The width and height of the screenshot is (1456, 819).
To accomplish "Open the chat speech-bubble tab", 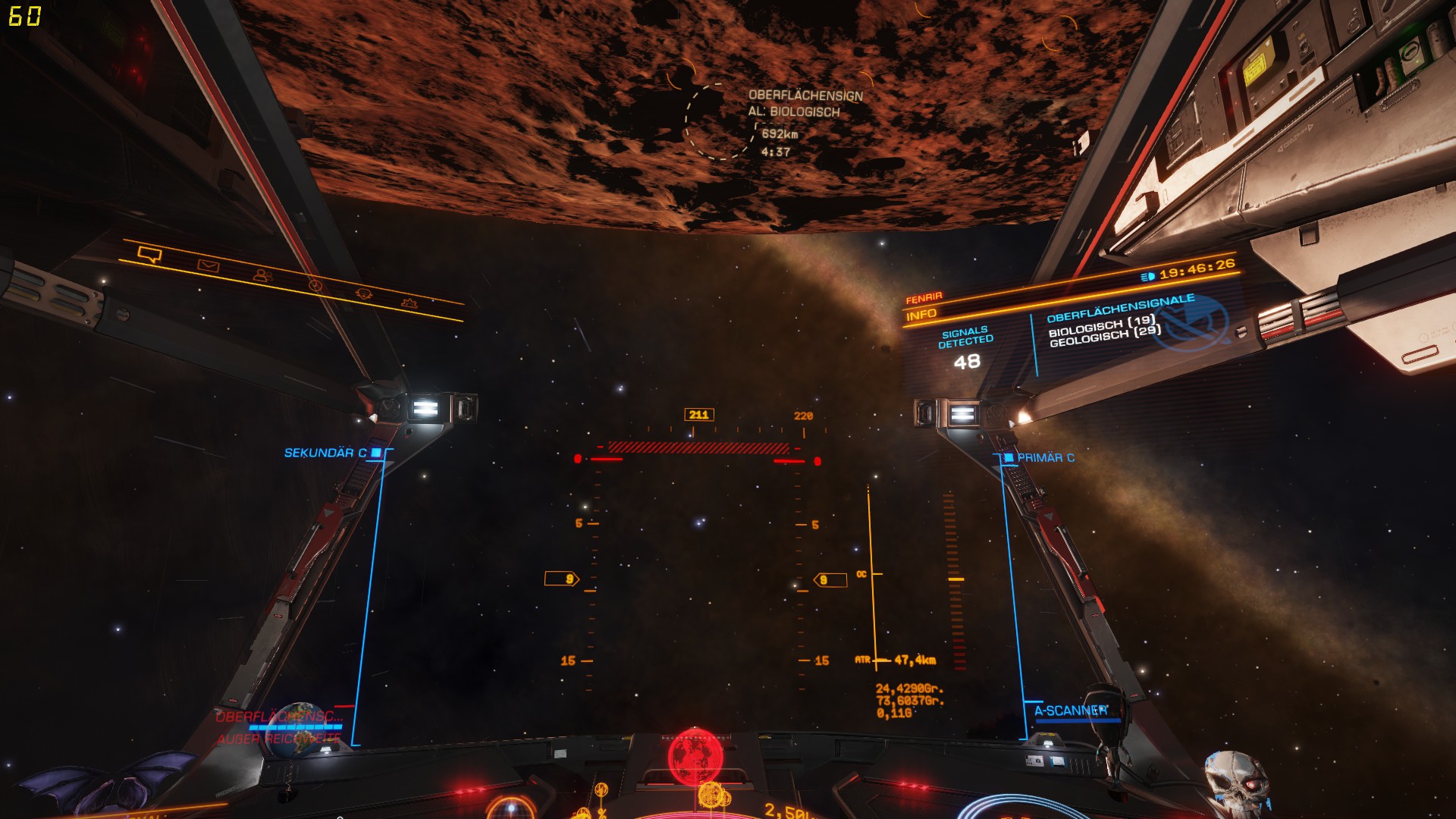I will (x=149, y=255).
